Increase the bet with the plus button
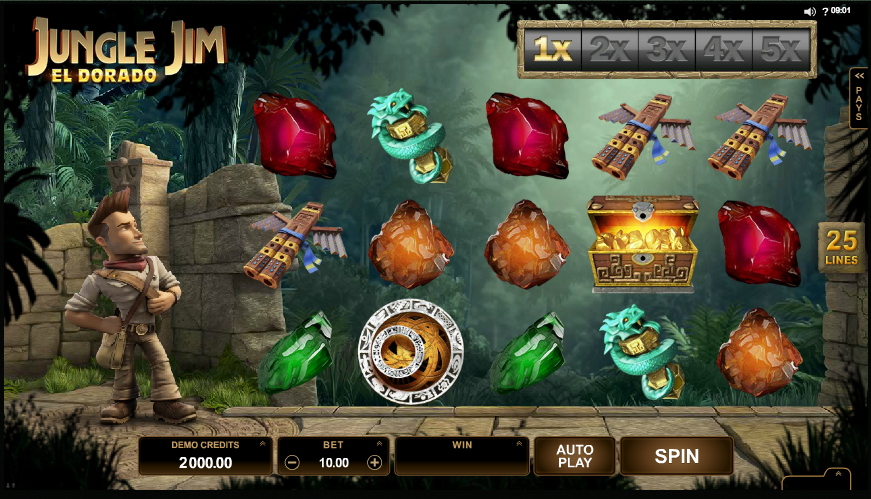Viewport: 871px width, 499px height. pos(374,463)
